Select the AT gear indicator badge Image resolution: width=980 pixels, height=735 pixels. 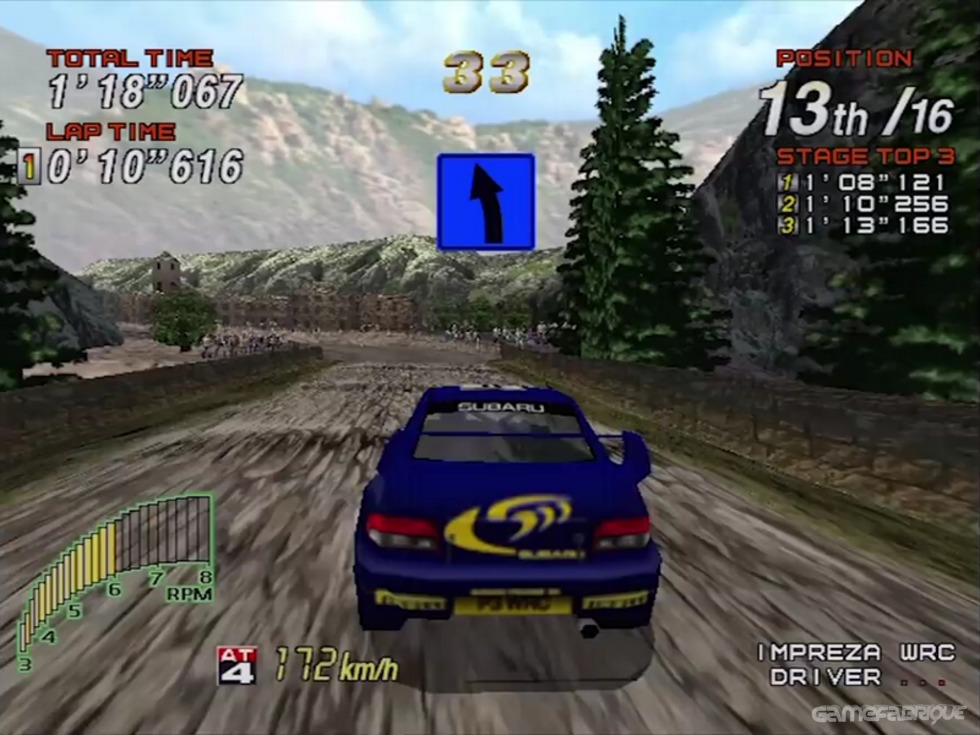click(237, 665)
